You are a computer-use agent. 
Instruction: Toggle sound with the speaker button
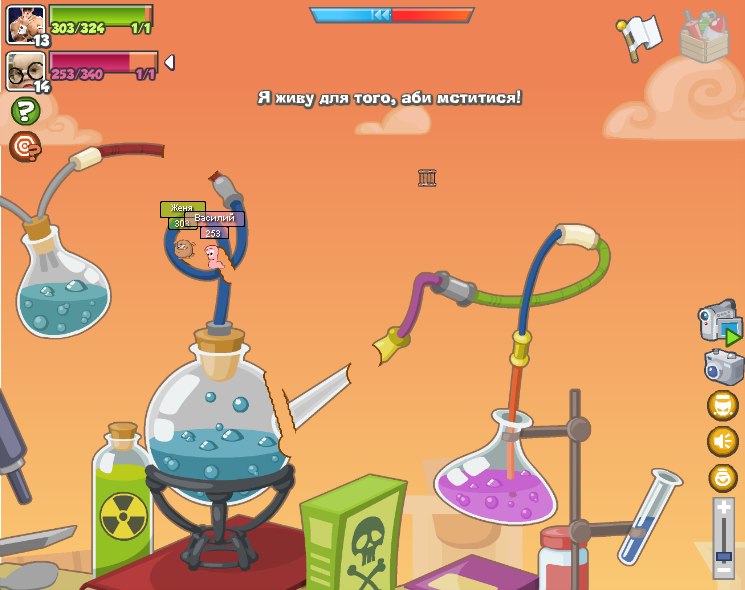[x=722, y=441]
